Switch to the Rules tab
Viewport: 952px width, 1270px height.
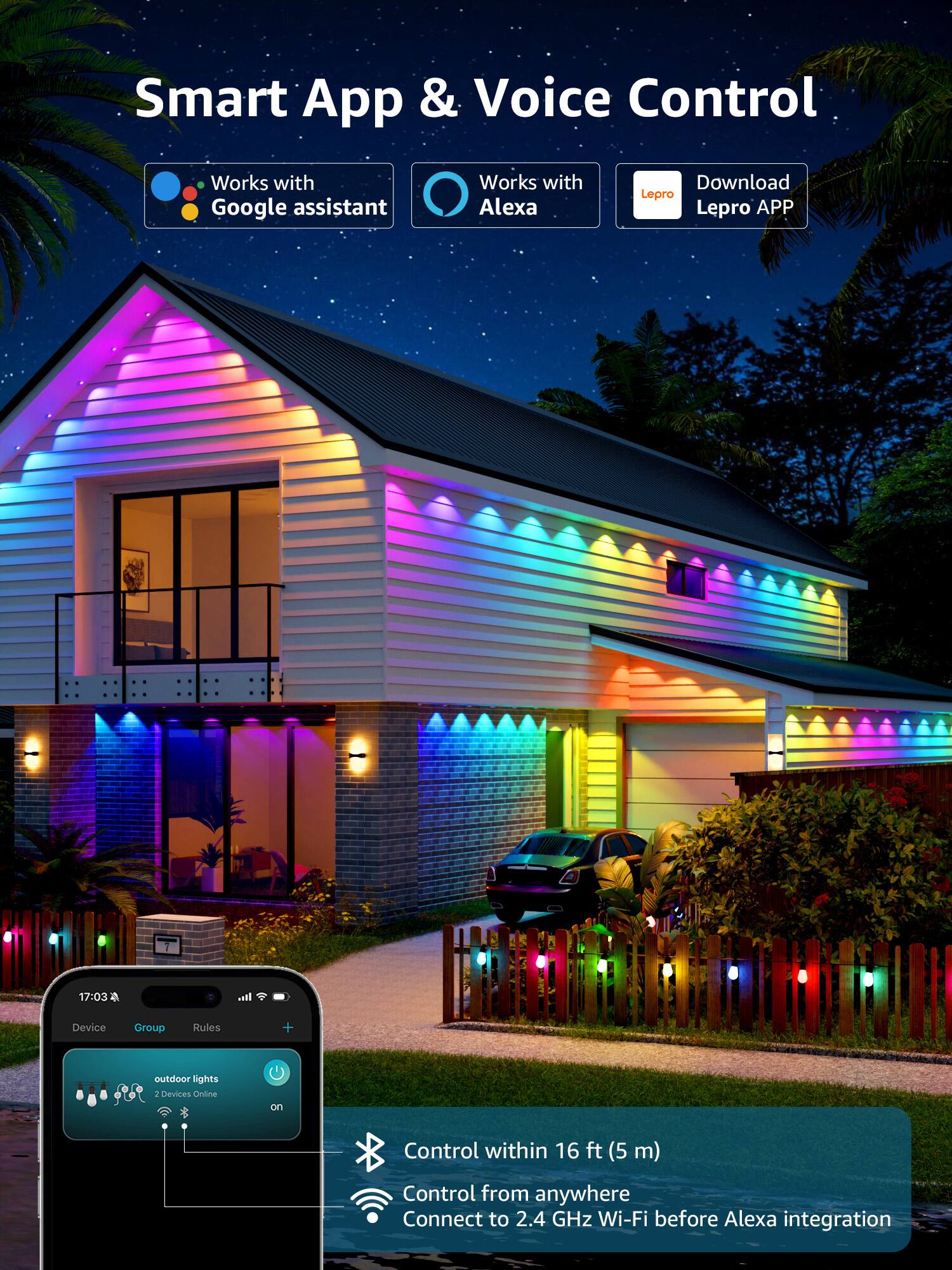click(206, 1027)
